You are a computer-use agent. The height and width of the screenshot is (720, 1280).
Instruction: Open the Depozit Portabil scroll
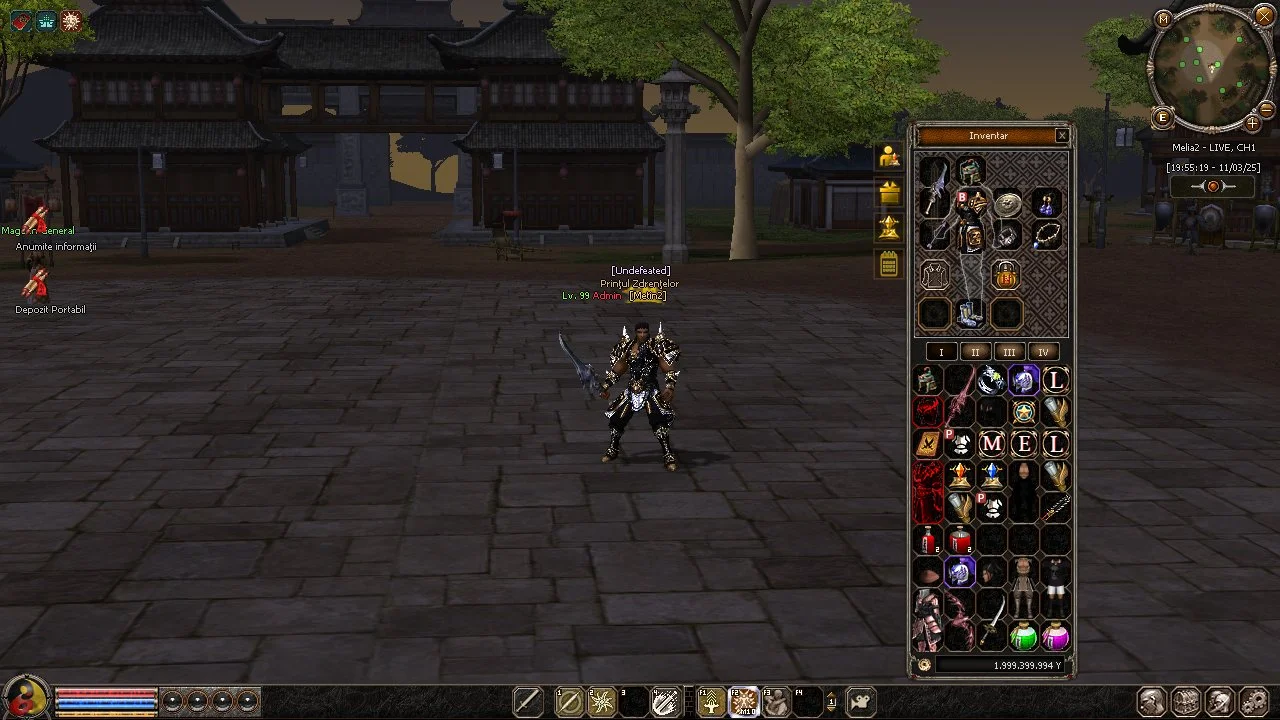(38, 286)
